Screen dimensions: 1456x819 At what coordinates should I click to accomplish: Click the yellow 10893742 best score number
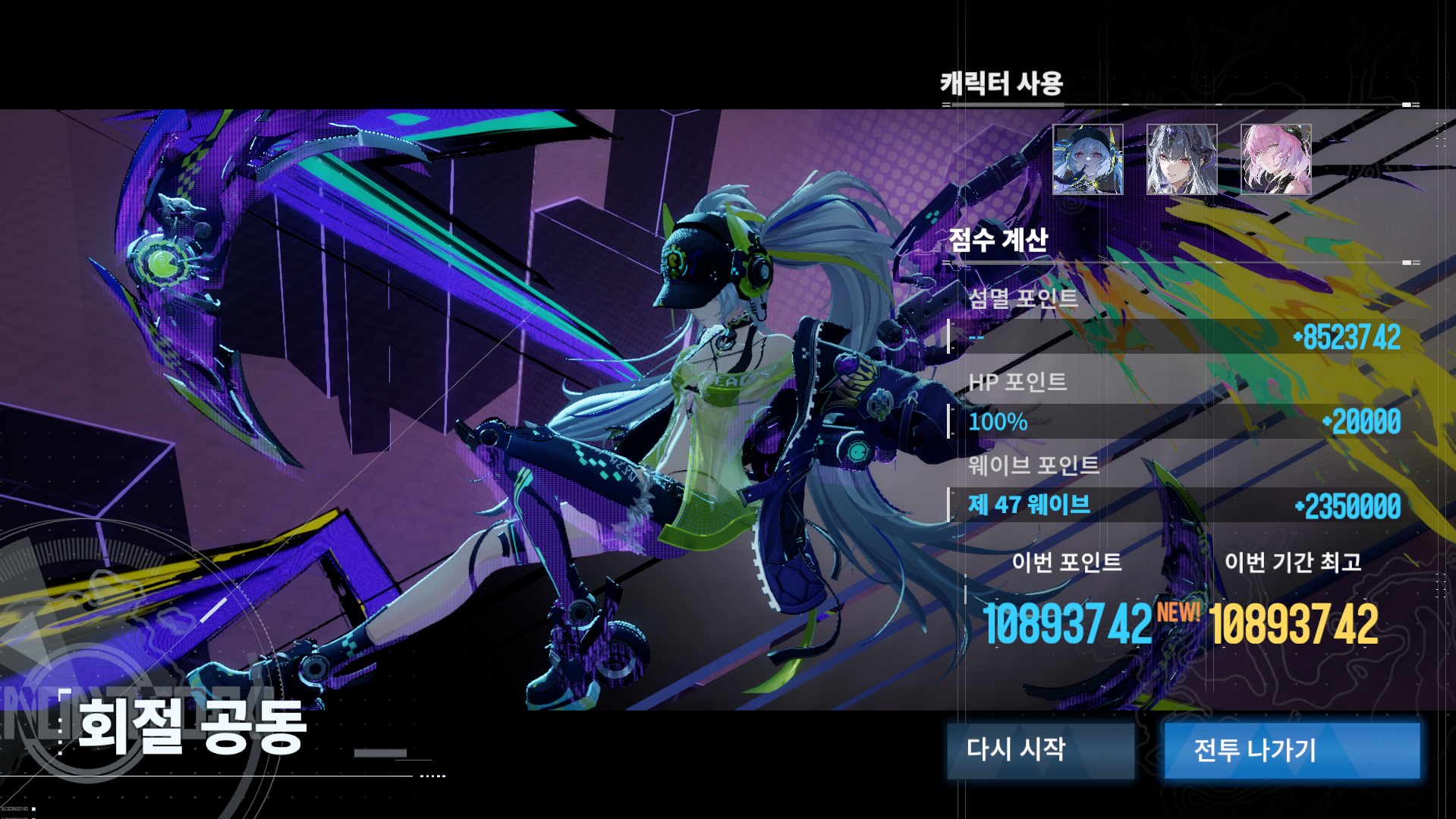click(1293, 626)
